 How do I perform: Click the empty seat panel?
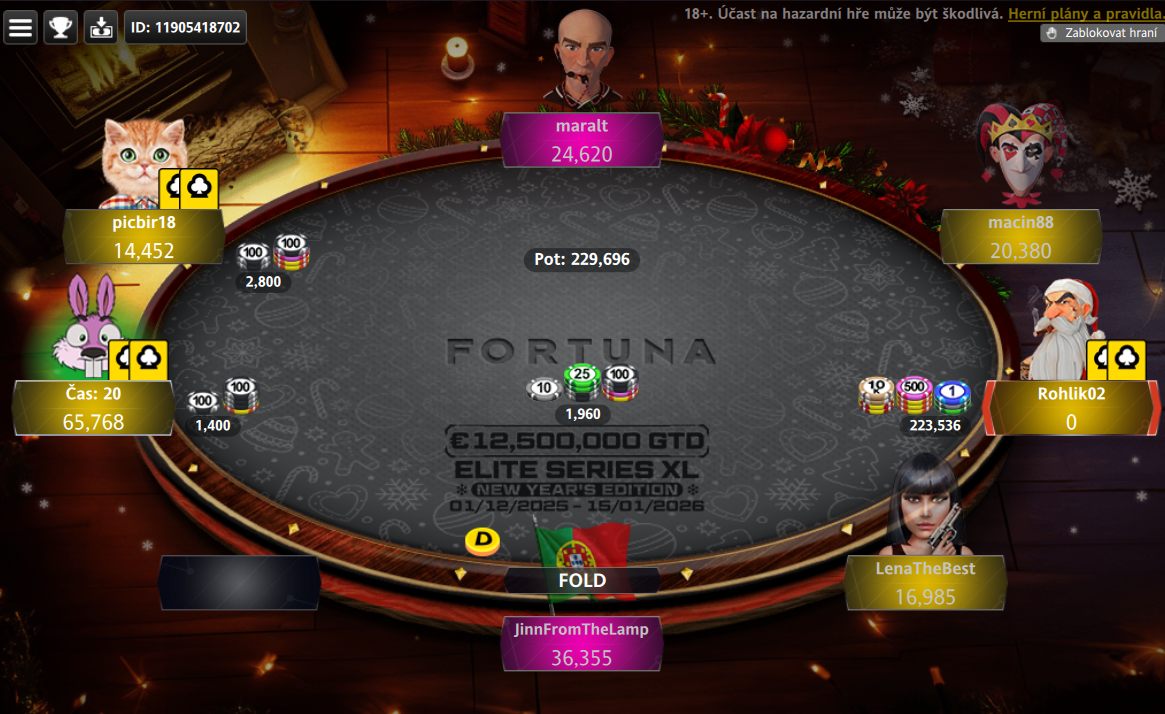point(239,582)
